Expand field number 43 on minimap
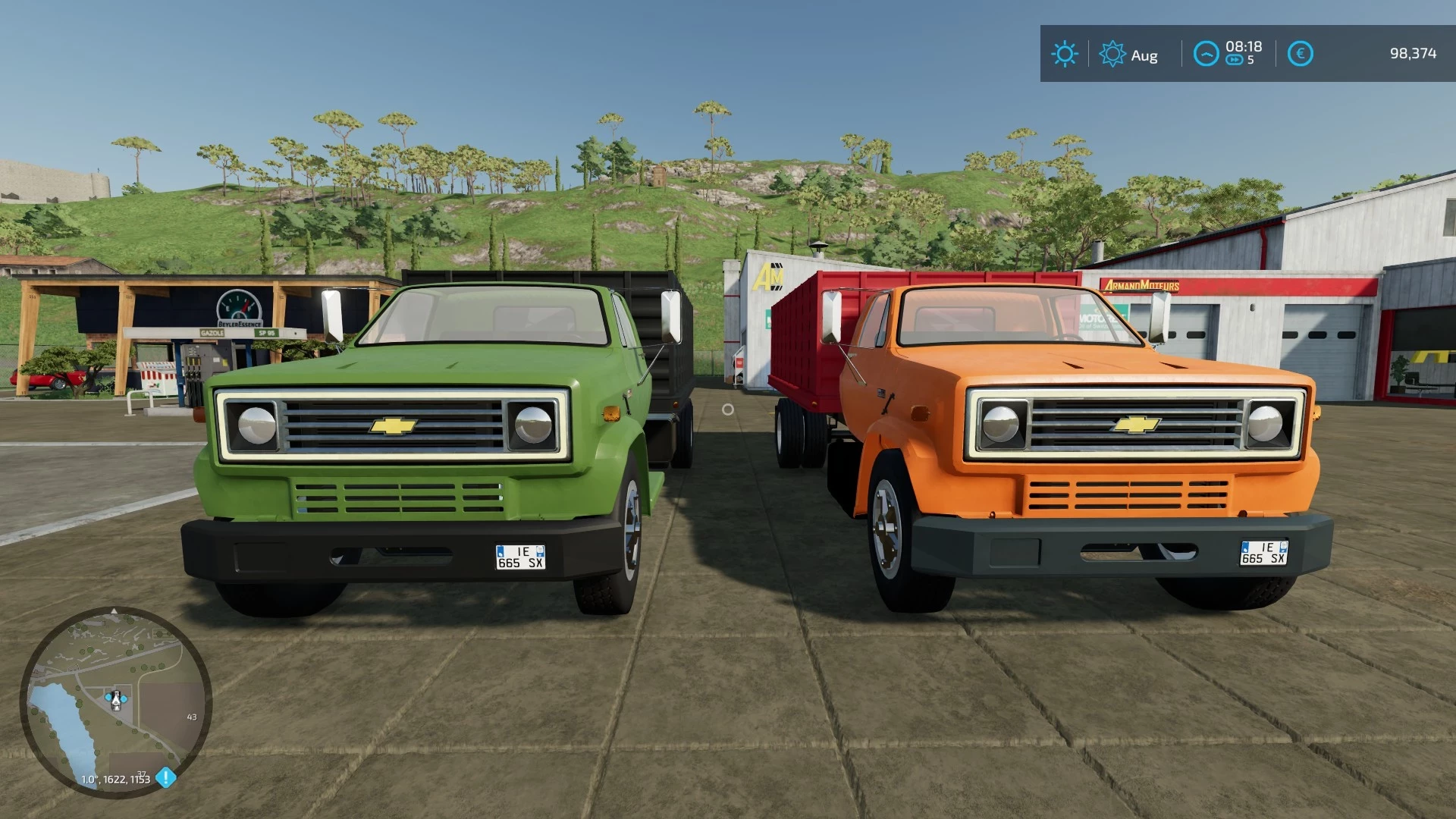Screen dimensions: 1456x819 (191, 716)
